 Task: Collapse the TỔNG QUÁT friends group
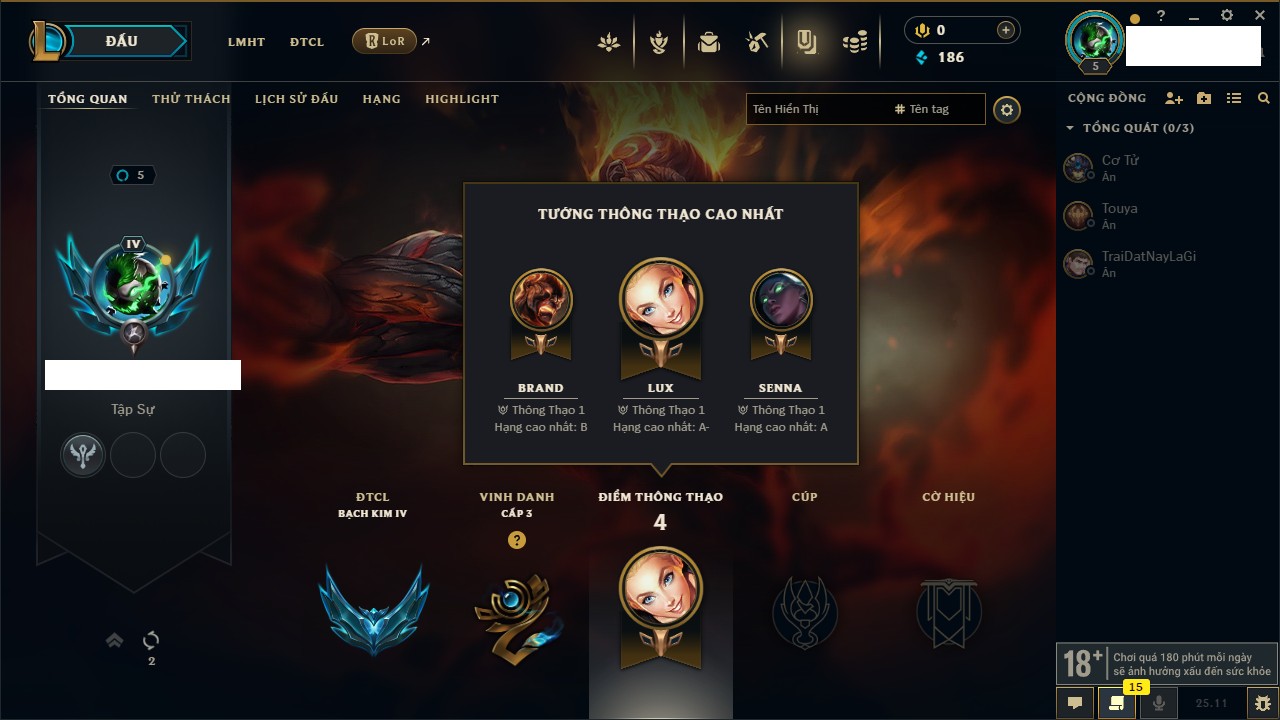point(1070,128)
